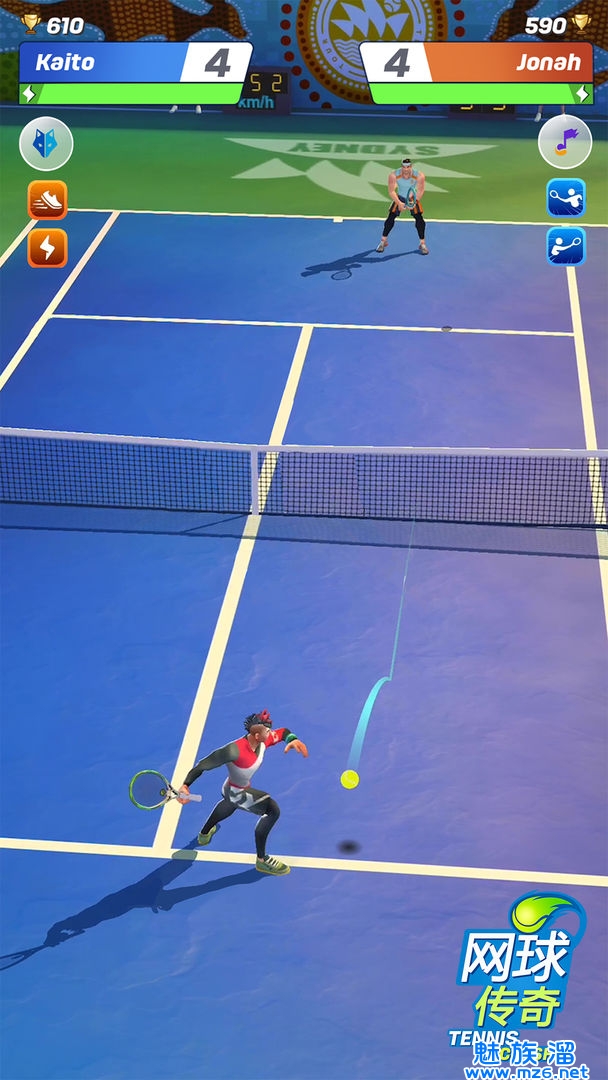The width and height of the screenshot is (608, 1080).
Task: Use the lightning bolt power-up
Action: (47, 247)
